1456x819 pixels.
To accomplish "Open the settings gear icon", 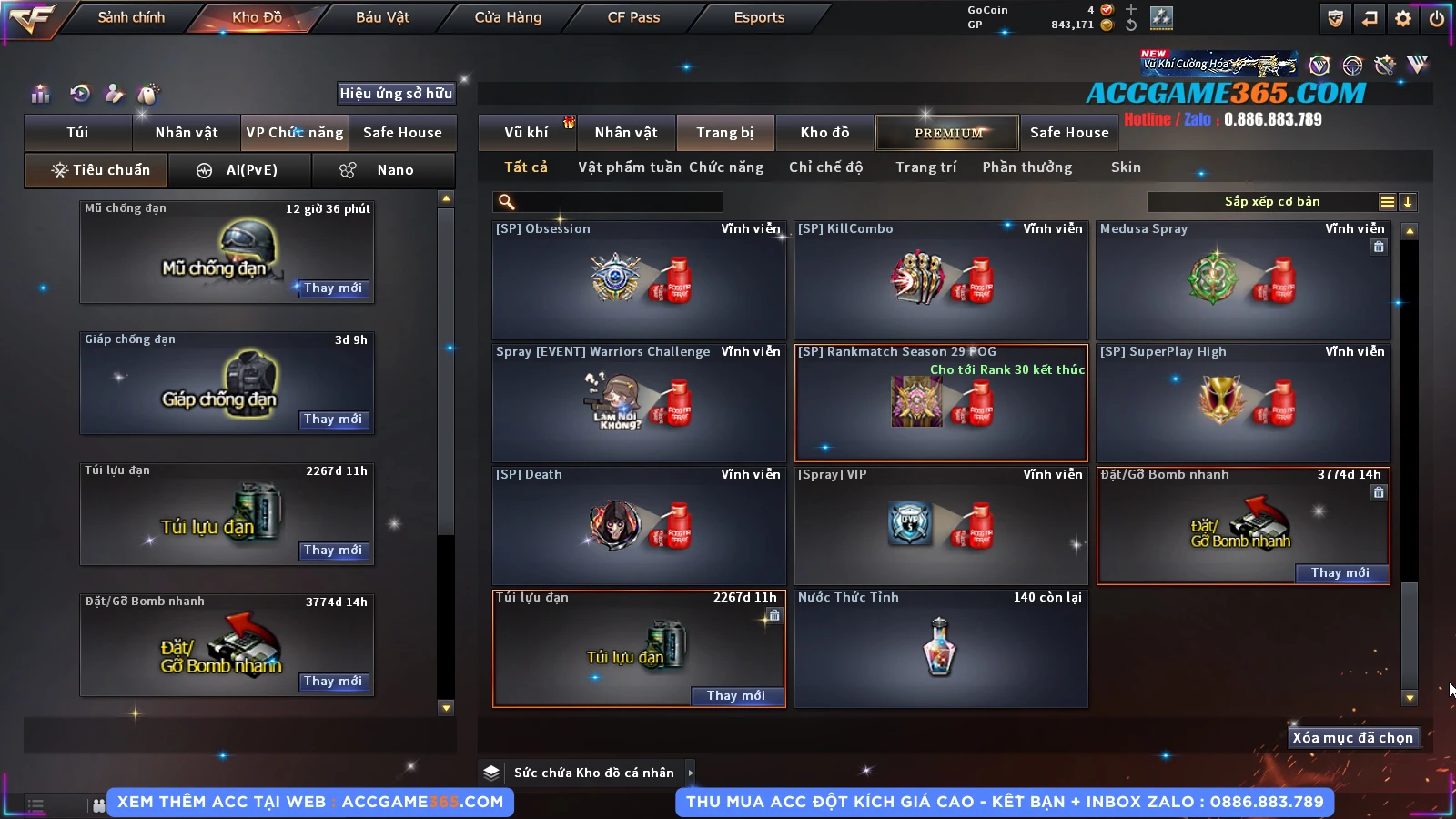I will (1403, 18).
